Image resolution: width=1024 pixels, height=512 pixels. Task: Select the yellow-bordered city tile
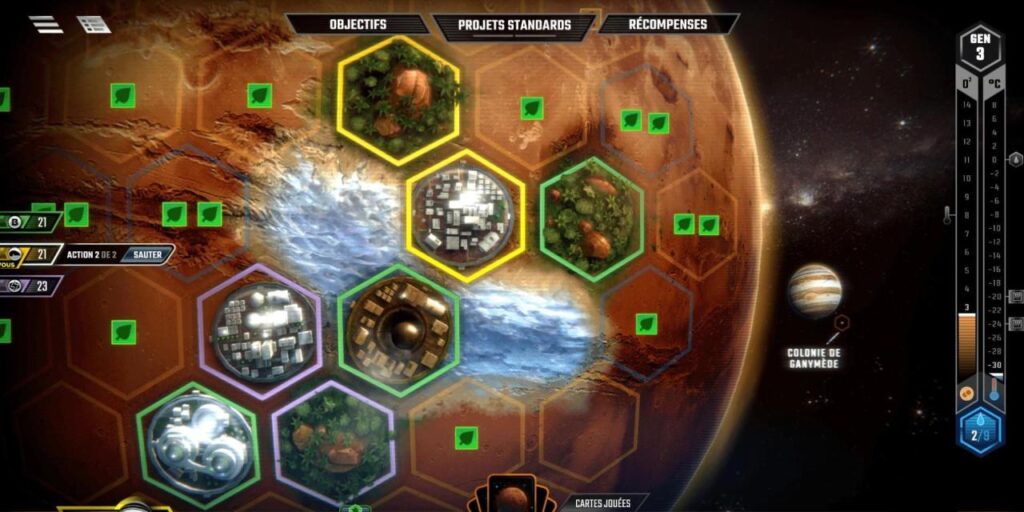click(466, 216)
